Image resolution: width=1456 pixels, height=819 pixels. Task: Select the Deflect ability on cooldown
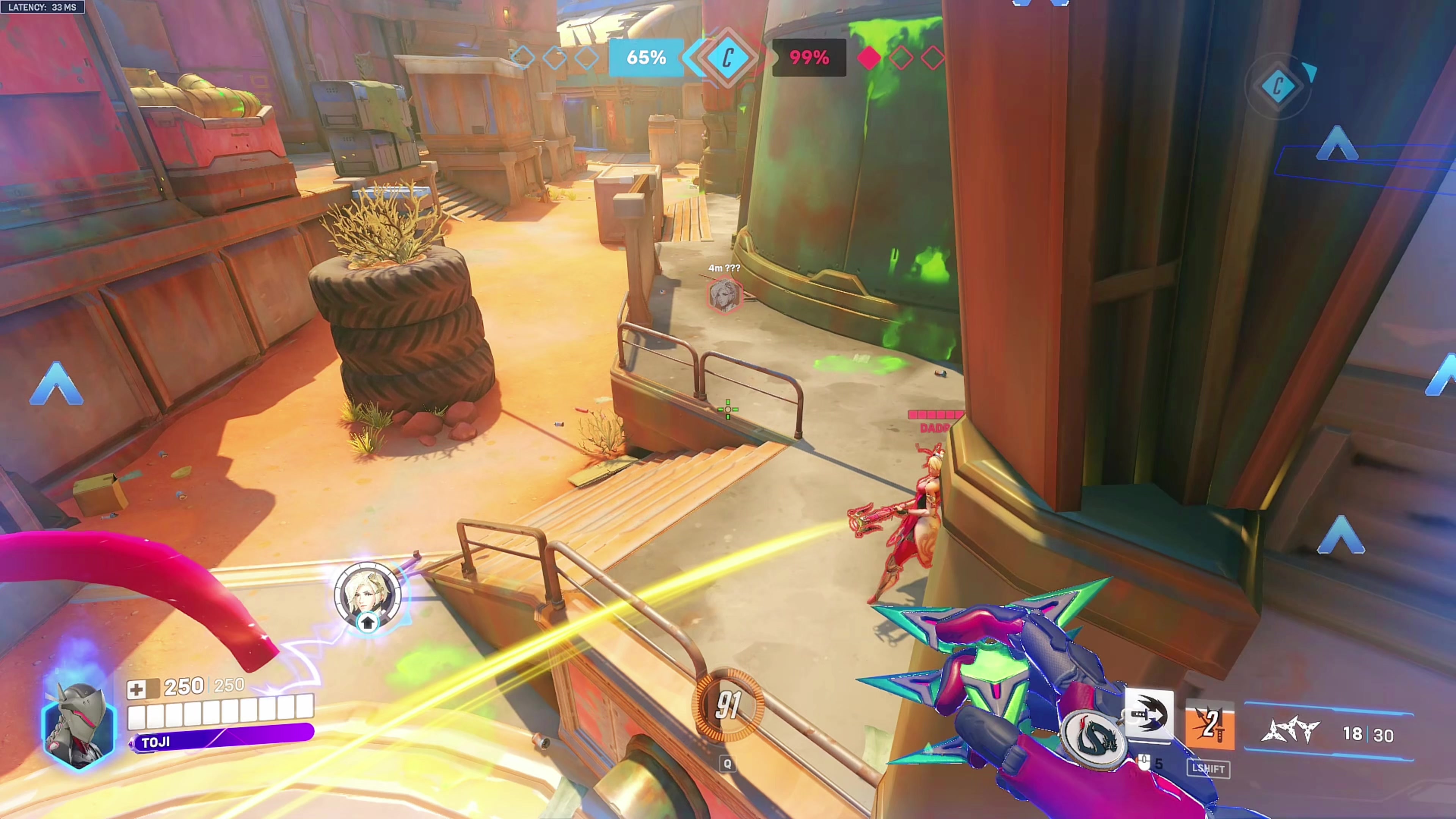(1209, 725)
